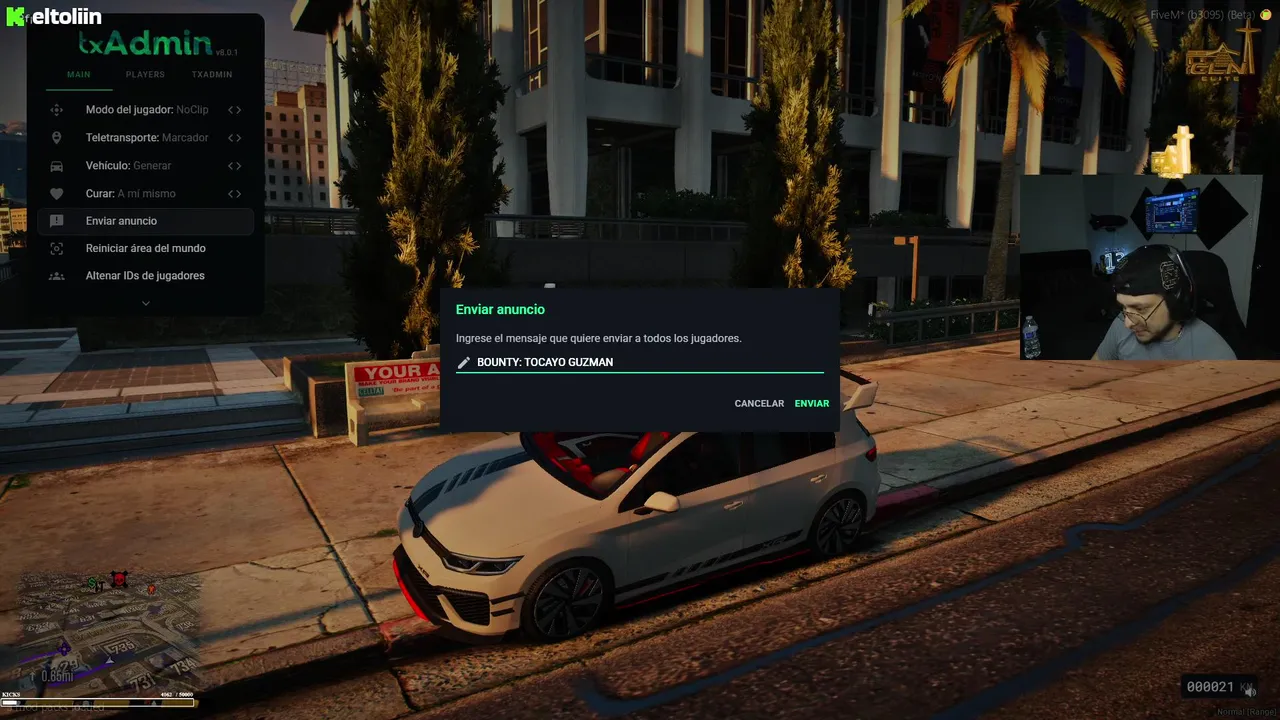Select Curar A mi mismo

(130, 194)
